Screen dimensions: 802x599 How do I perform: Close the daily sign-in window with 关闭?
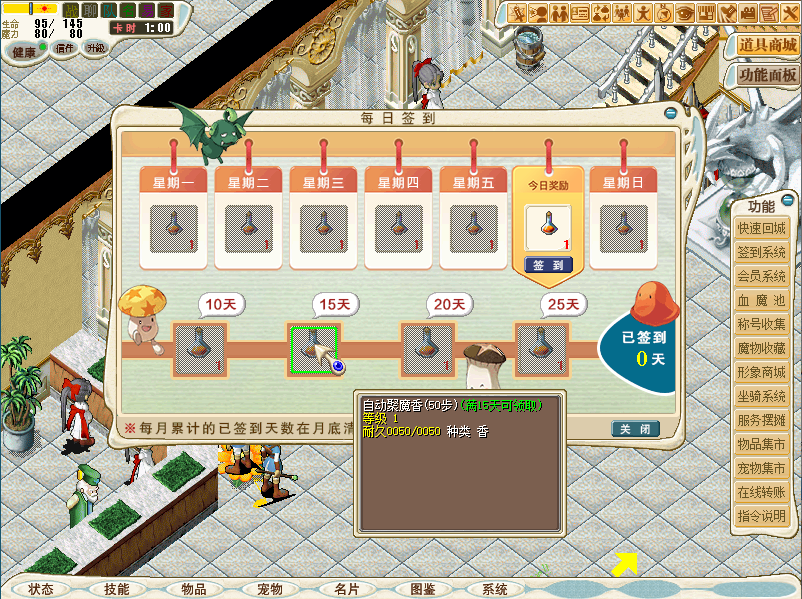tap(635, 429)
